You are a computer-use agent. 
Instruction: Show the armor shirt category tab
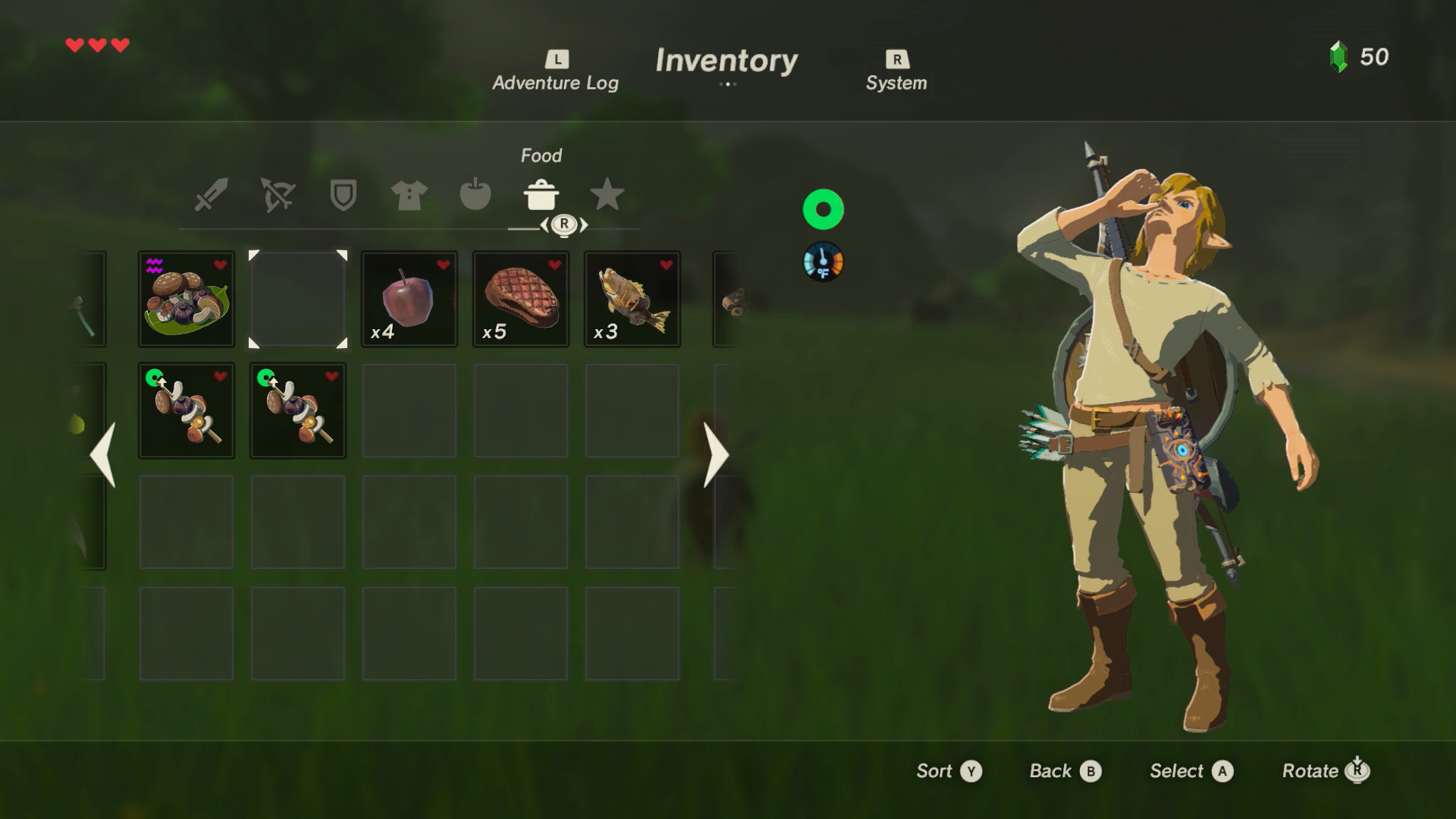[409, 195]
